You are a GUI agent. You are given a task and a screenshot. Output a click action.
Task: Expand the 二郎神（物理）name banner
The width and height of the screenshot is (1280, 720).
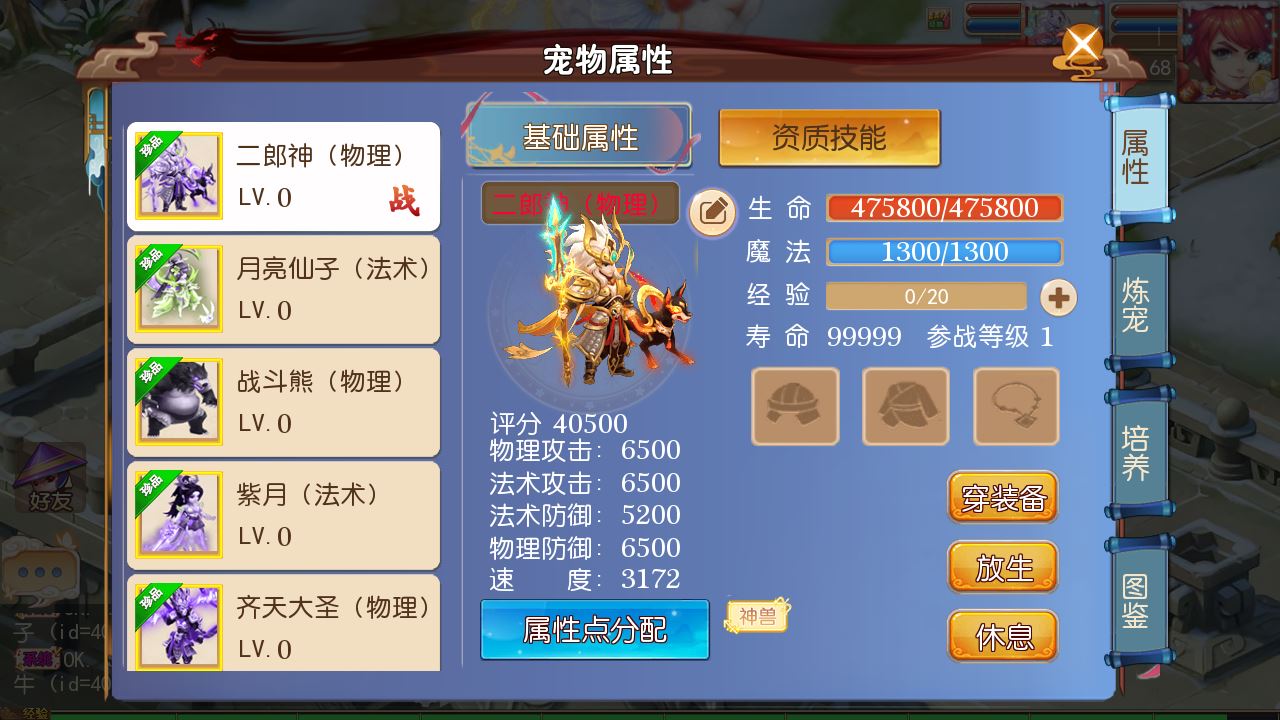pyautogui.click(x=578, y=203)
